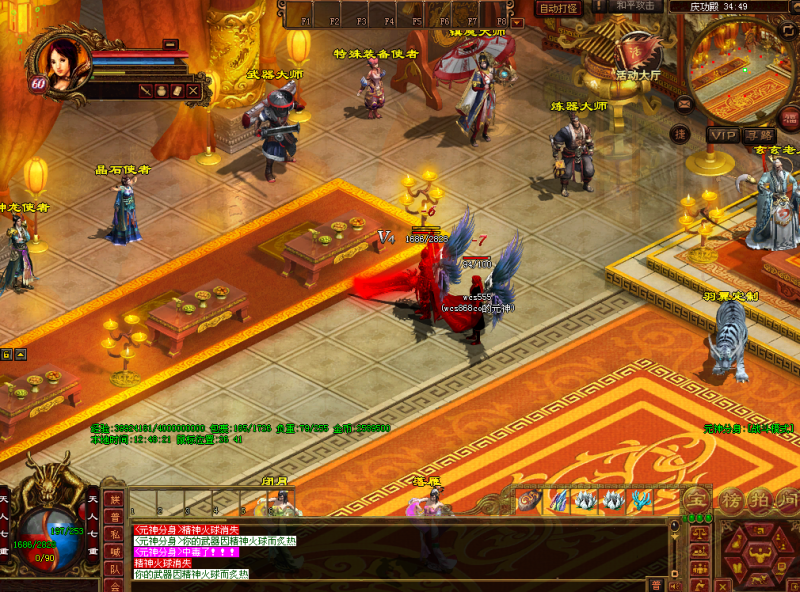
Task: Switch chat to the 队 team channel
Action: tap(116, 568)
